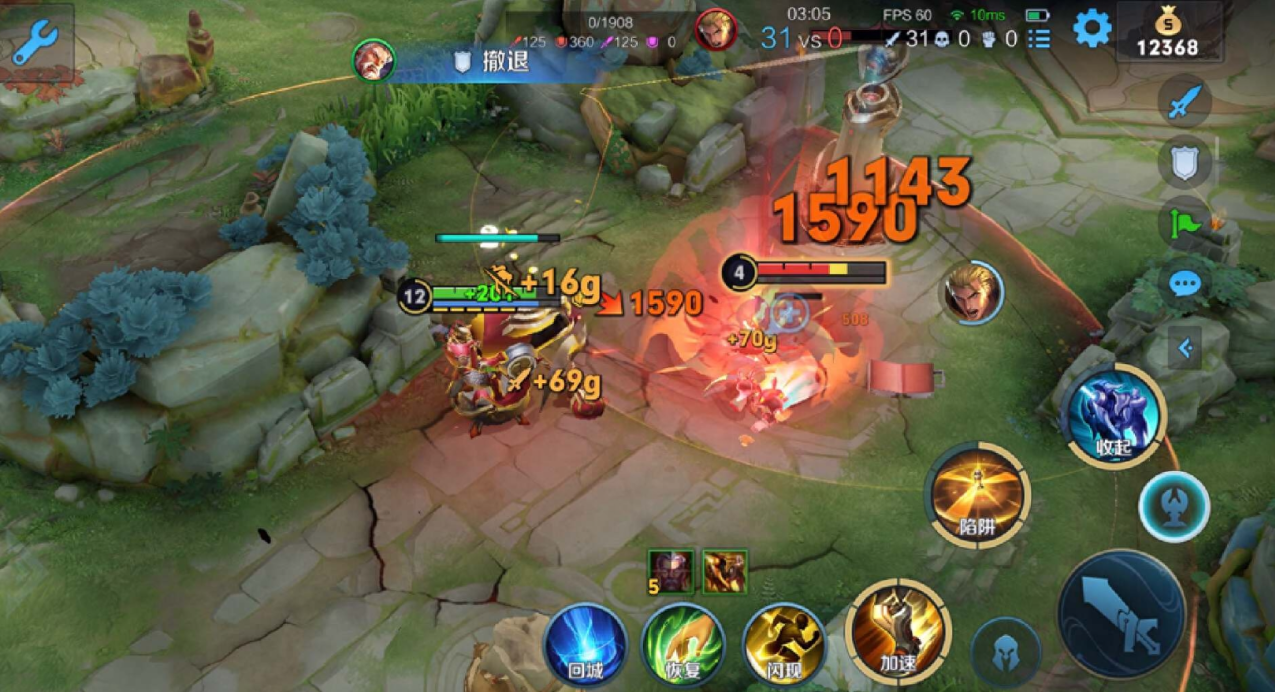Open the settings gear menu
This screenshot has height=692, width=1275.
(1092, 29)
